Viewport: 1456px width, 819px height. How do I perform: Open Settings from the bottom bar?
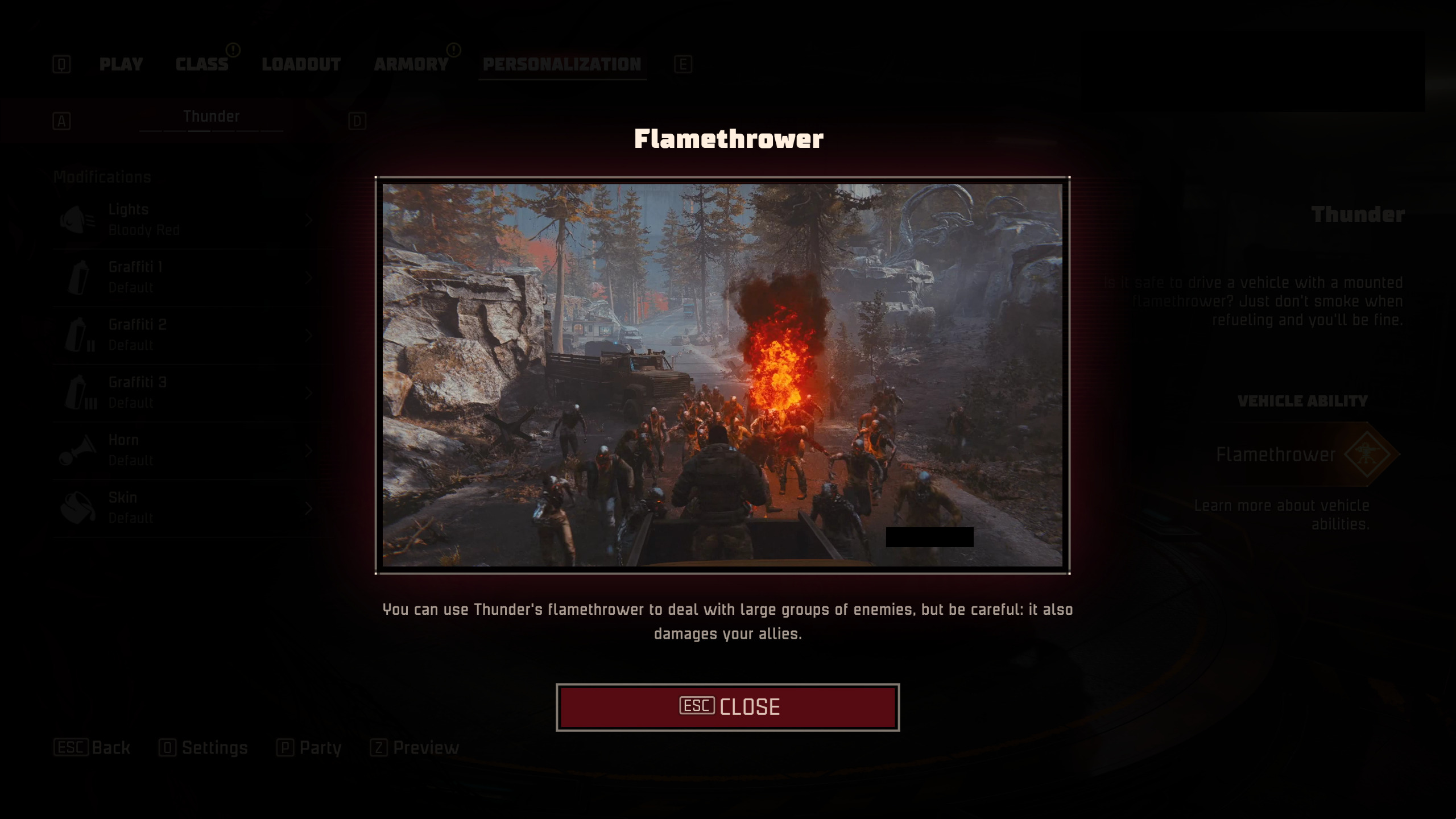(204, 747)
